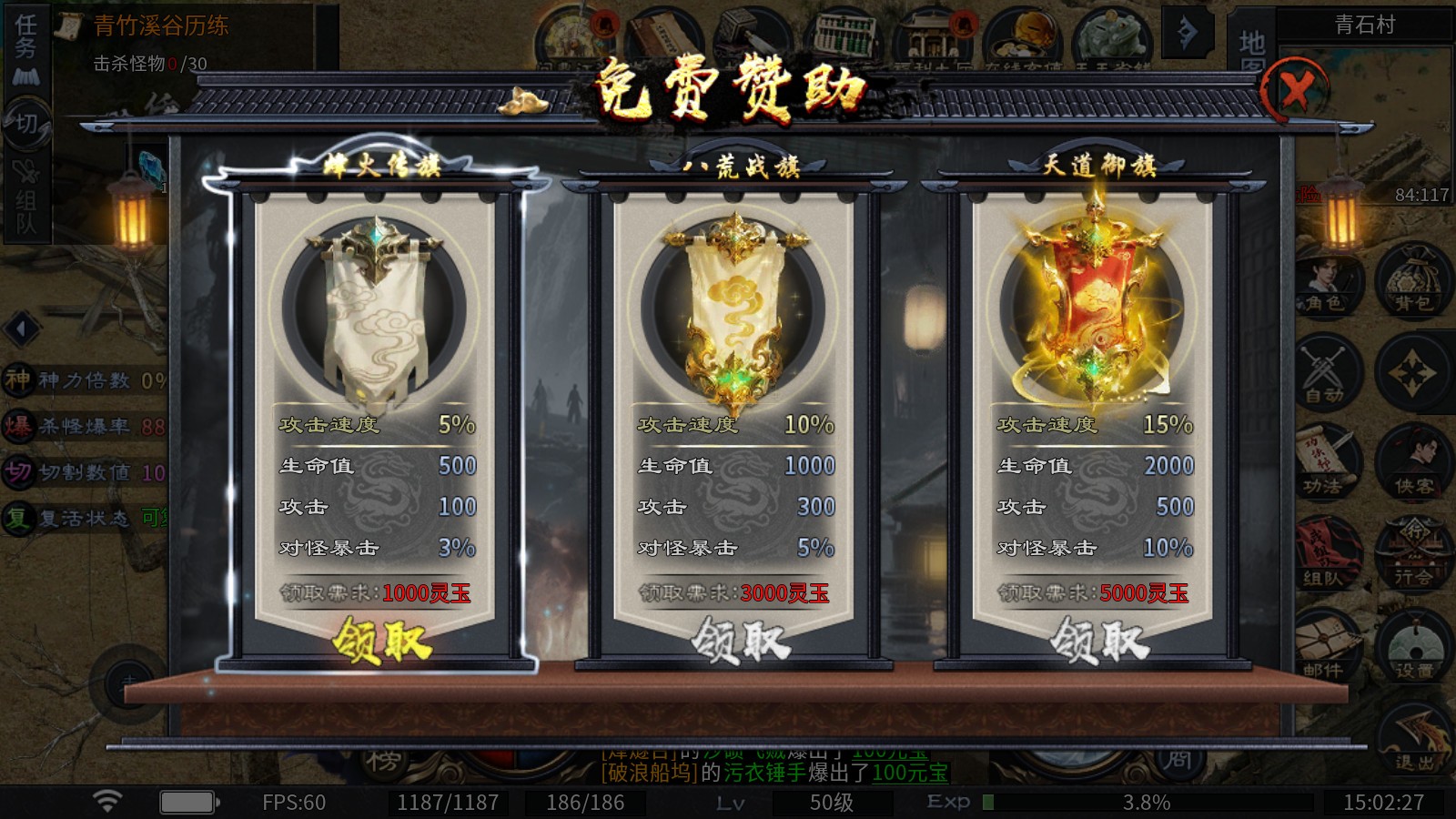Click the round 切 switch button
Image resolution: width=1456 pixels, height=819 pixels.
coord(25,123)
